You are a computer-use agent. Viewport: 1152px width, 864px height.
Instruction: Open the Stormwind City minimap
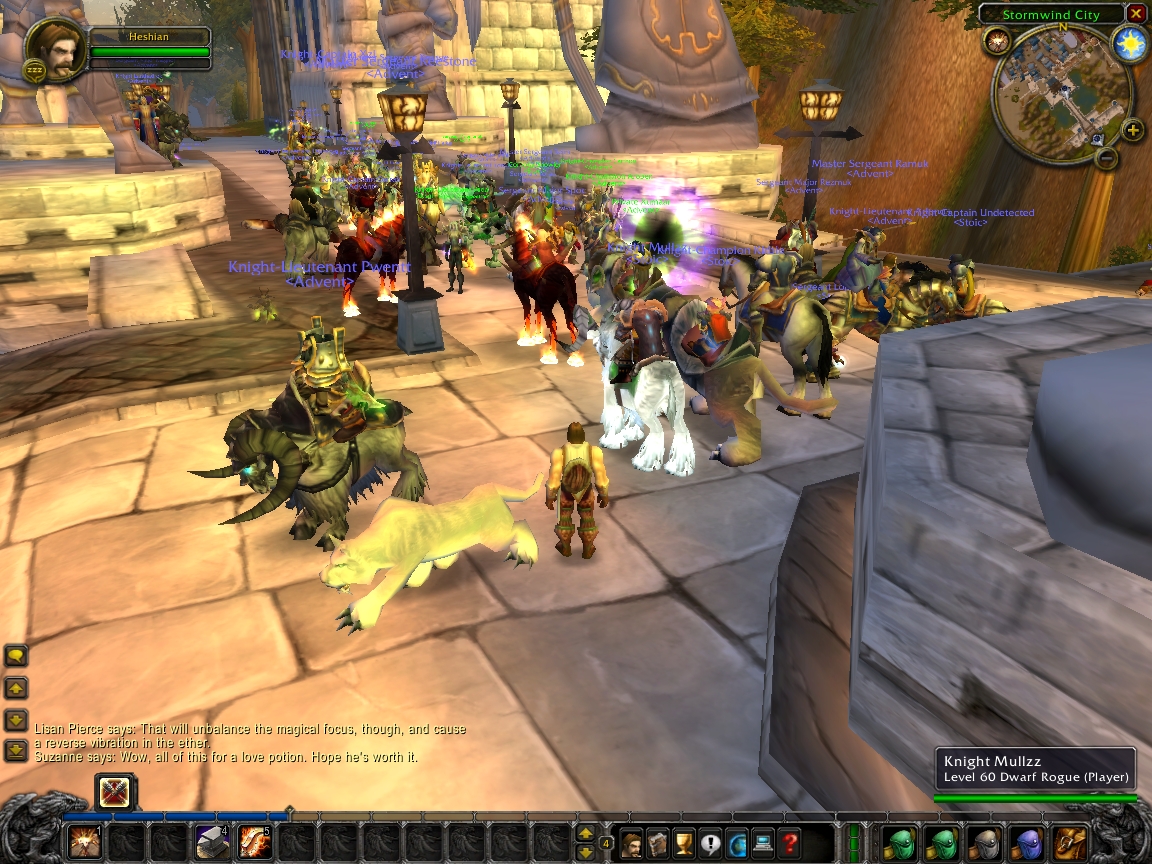click(x=1061, y=93)
